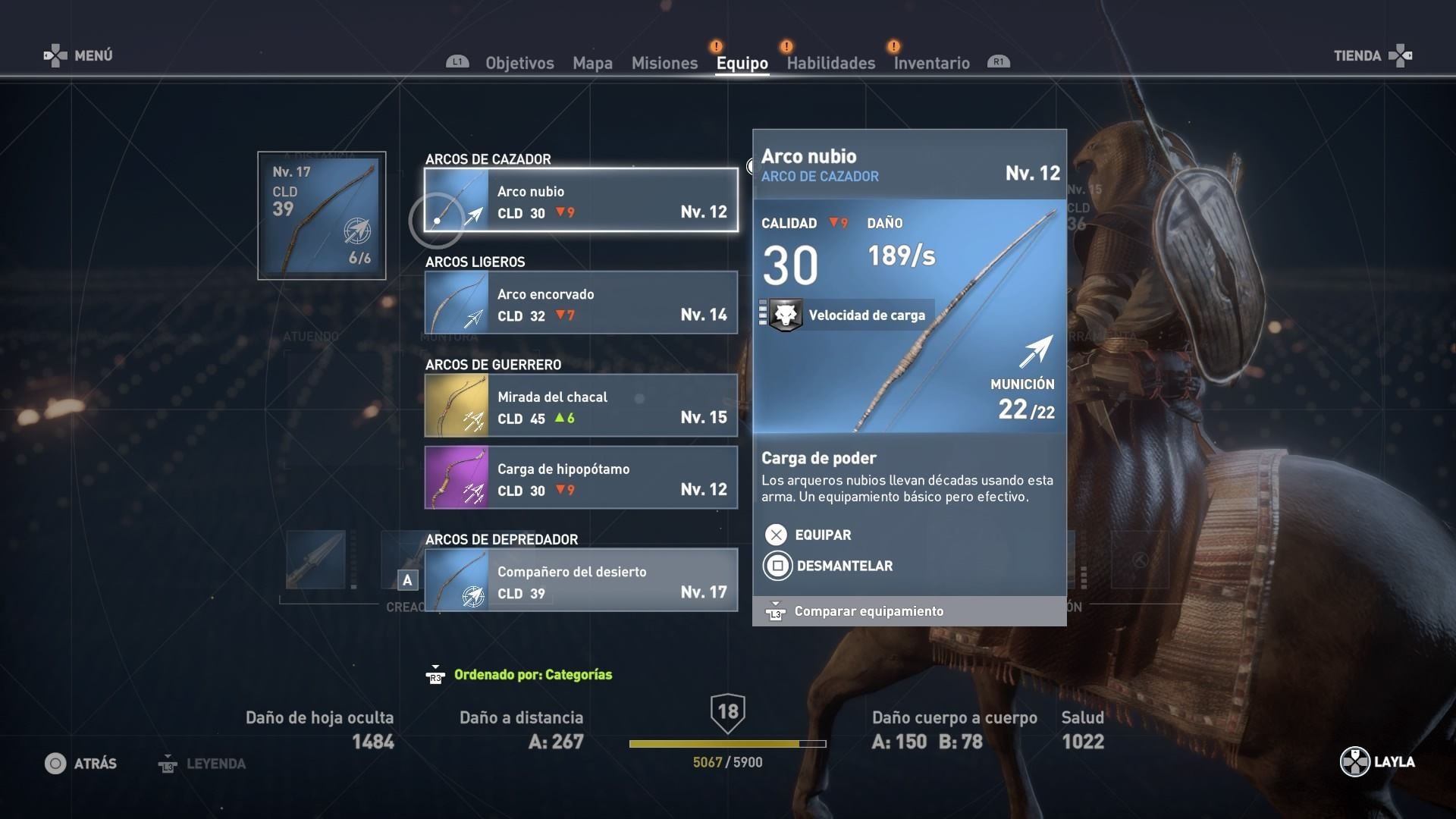Switch to the Inventario tab
The image size is (1456, 819).
coord(931,63)
